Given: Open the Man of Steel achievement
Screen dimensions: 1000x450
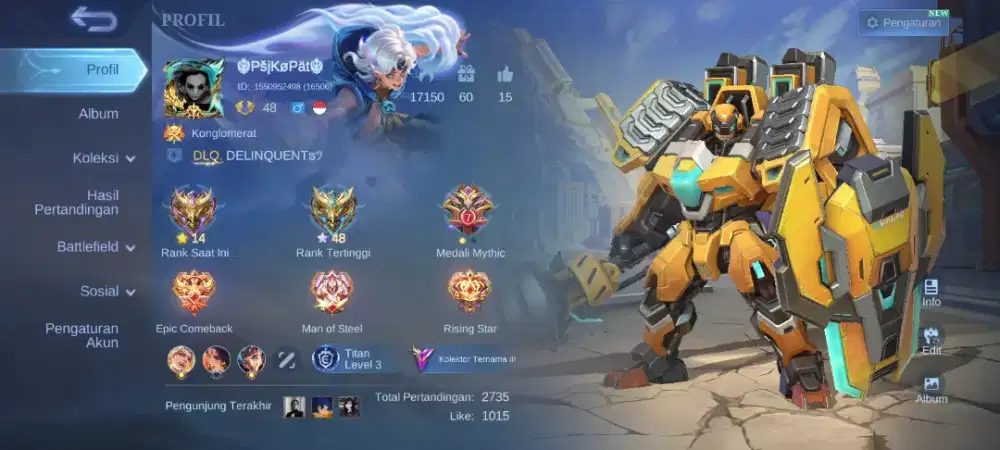Looking at the screenshot, I should click(x=332, y=293).
